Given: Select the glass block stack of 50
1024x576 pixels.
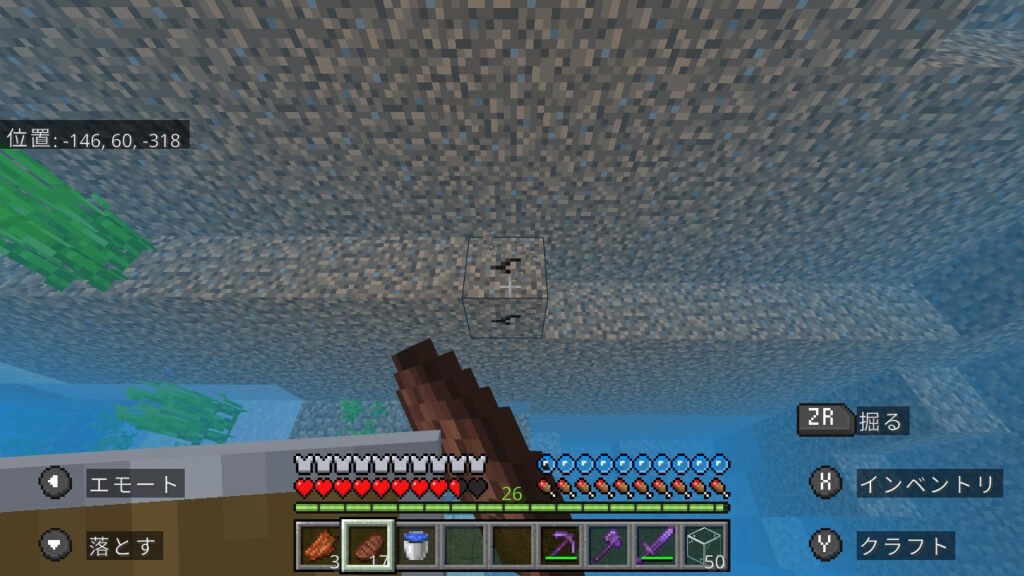Looking at the screenshot, I should [705, 546].
